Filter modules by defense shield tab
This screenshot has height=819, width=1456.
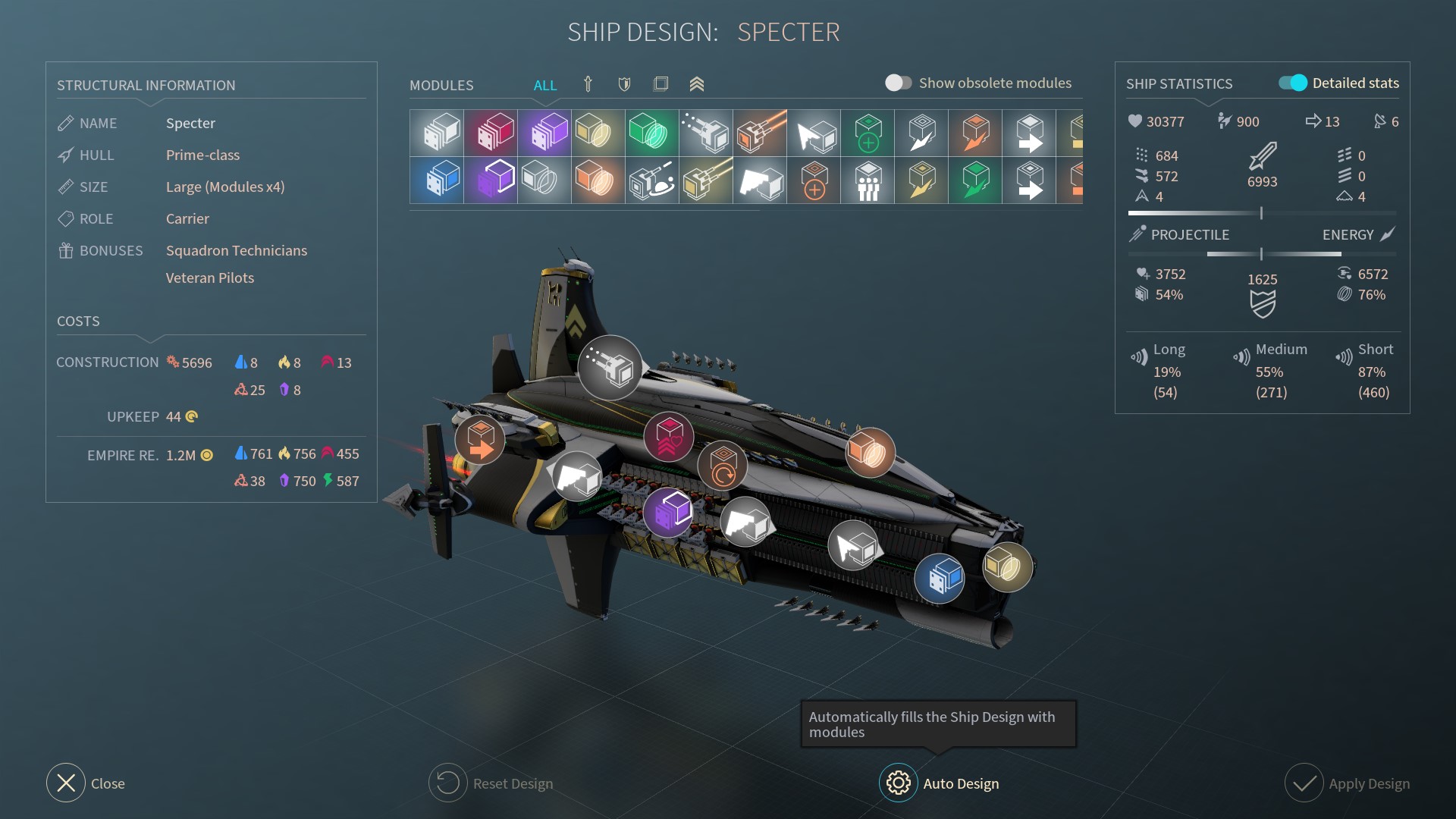click(624, 84)
